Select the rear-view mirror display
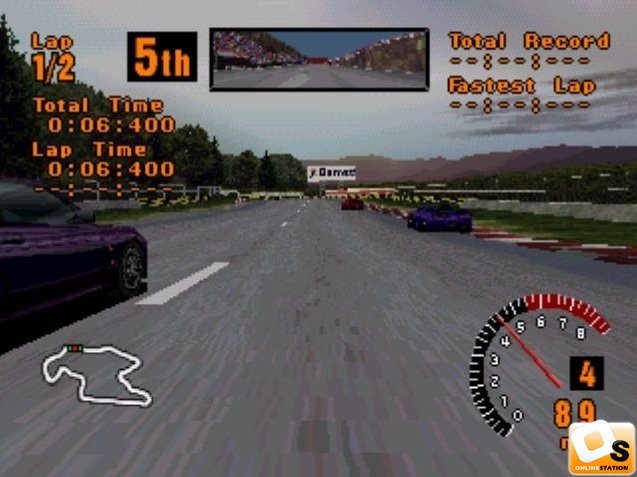 click(x=318, y=59)
